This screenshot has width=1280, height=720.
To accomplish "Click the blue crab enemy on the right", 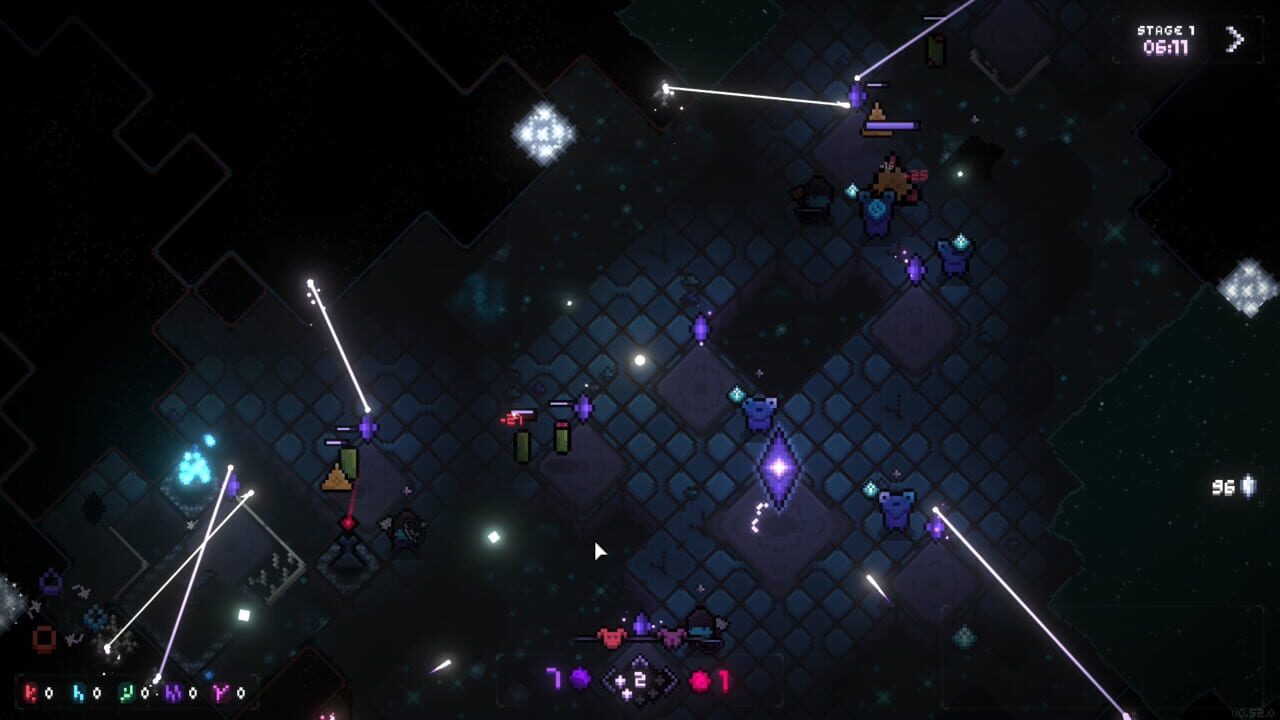I will pos(897,507).
